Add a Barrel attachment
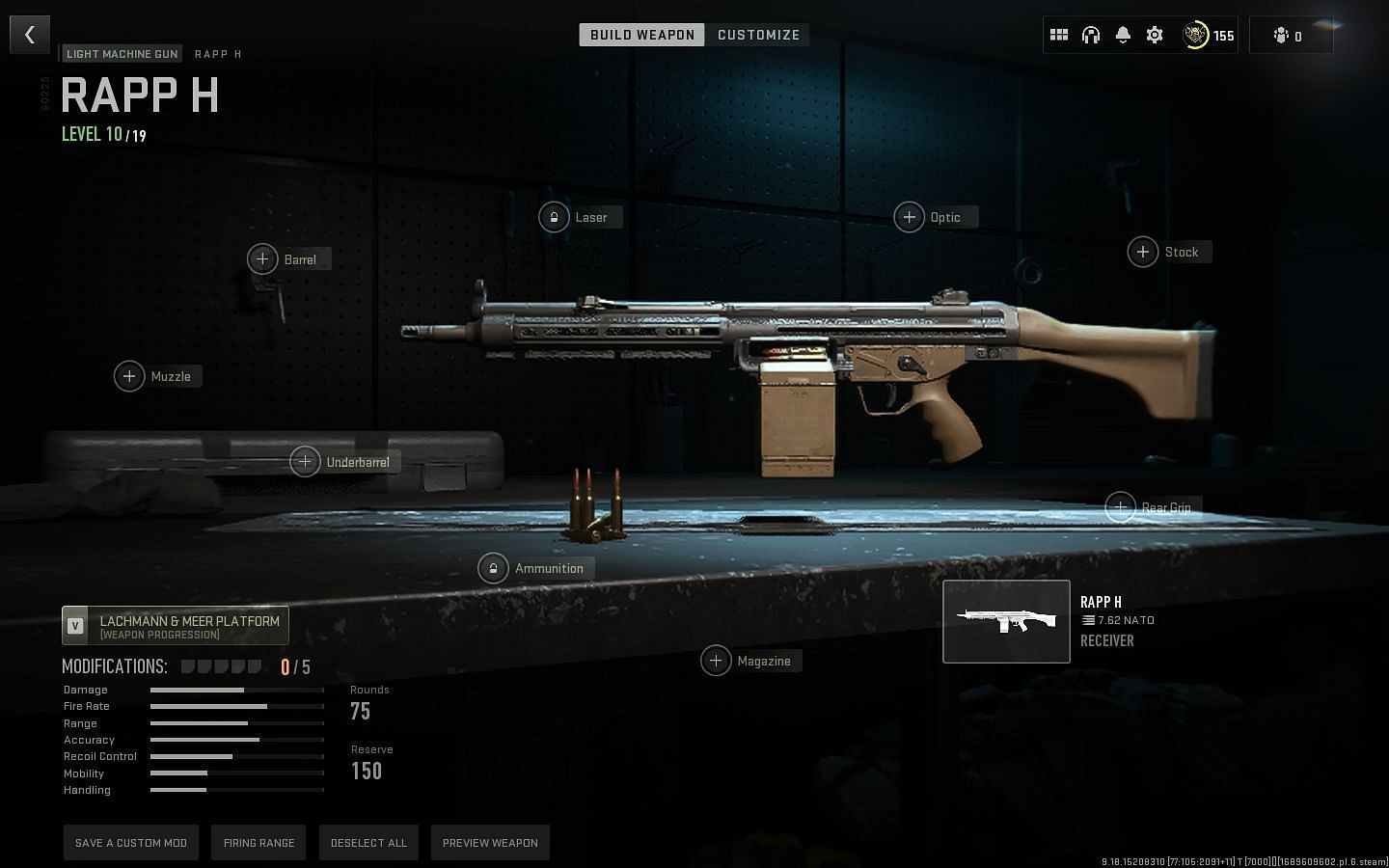This screenshot has height=868, width=1389. (x=262, y=259)
